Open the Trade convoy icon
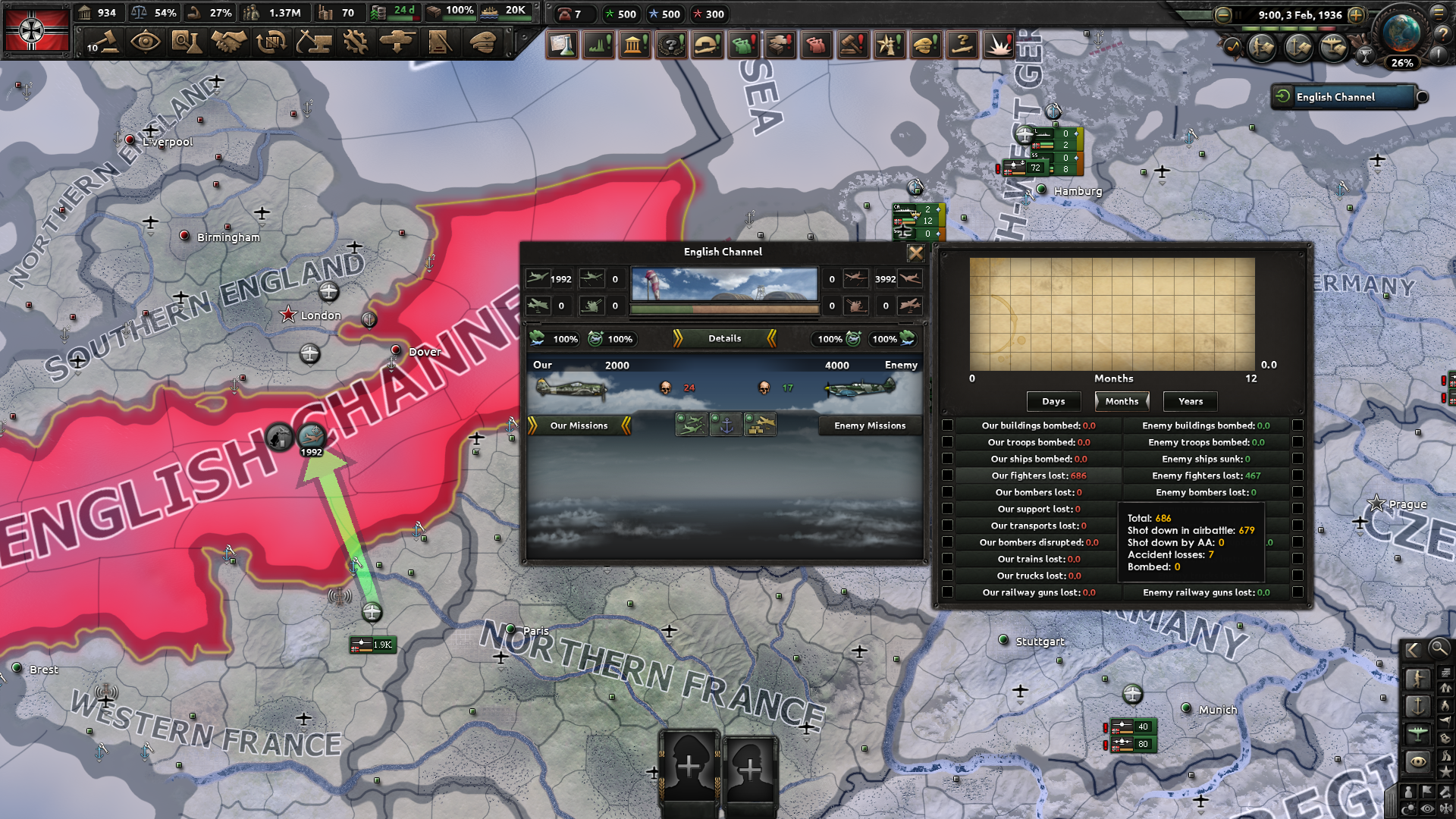This screenshot has height=819, width=1456. pyautogui.click(x=271, y=42)
